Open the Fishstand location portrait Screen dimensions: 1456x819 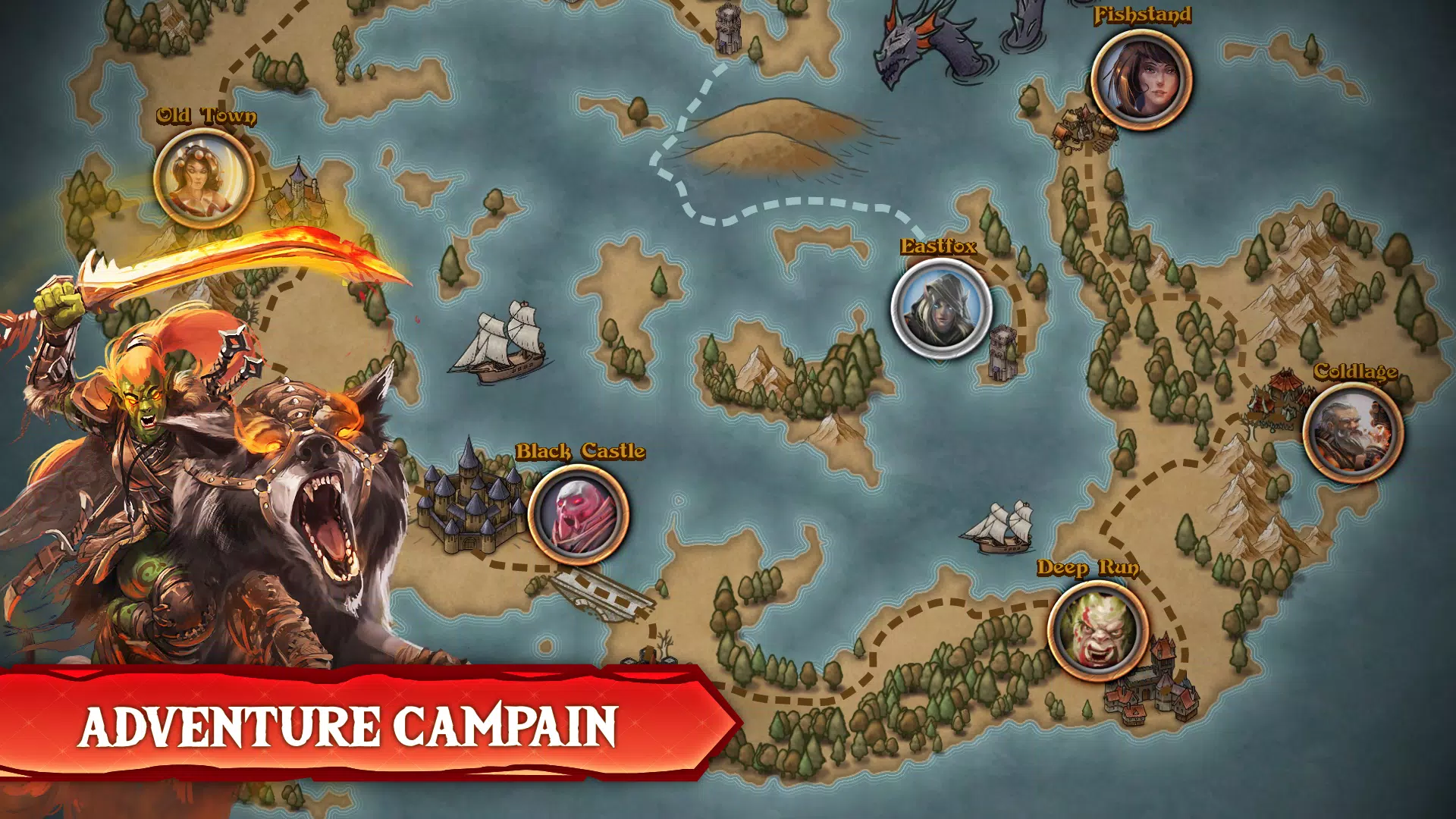pos(1141,80)
